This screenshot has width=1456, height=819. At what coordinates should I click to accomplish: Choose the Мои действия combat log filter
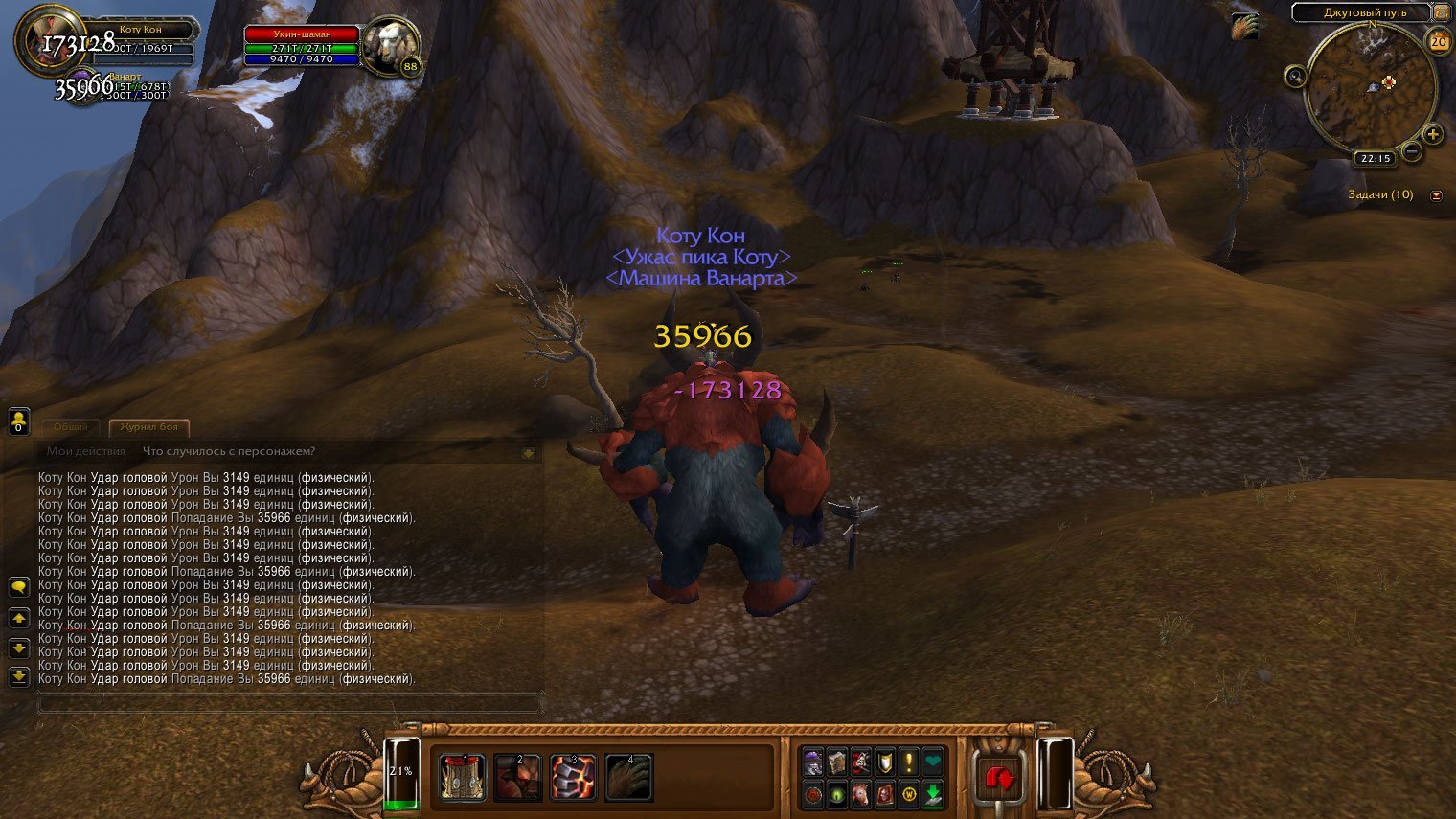86,451
